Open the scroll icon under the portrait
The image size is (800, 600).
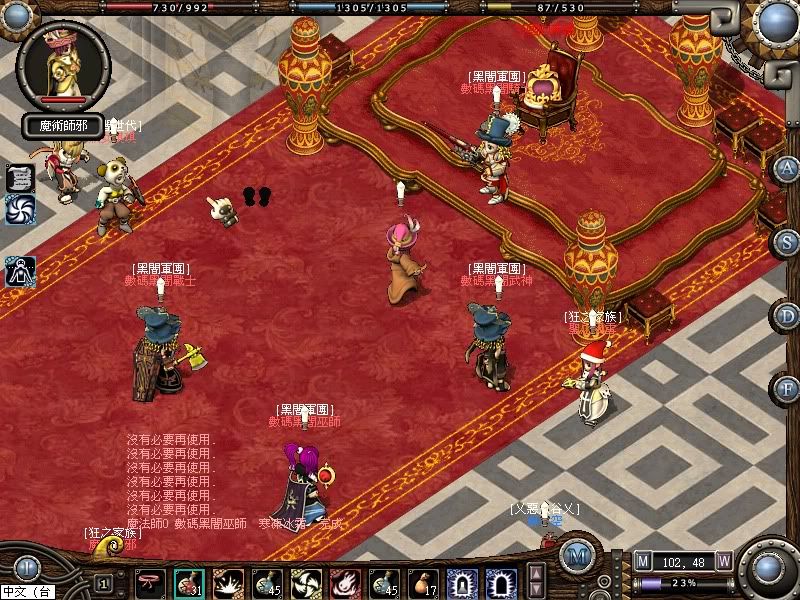click(x=20, y=177)
